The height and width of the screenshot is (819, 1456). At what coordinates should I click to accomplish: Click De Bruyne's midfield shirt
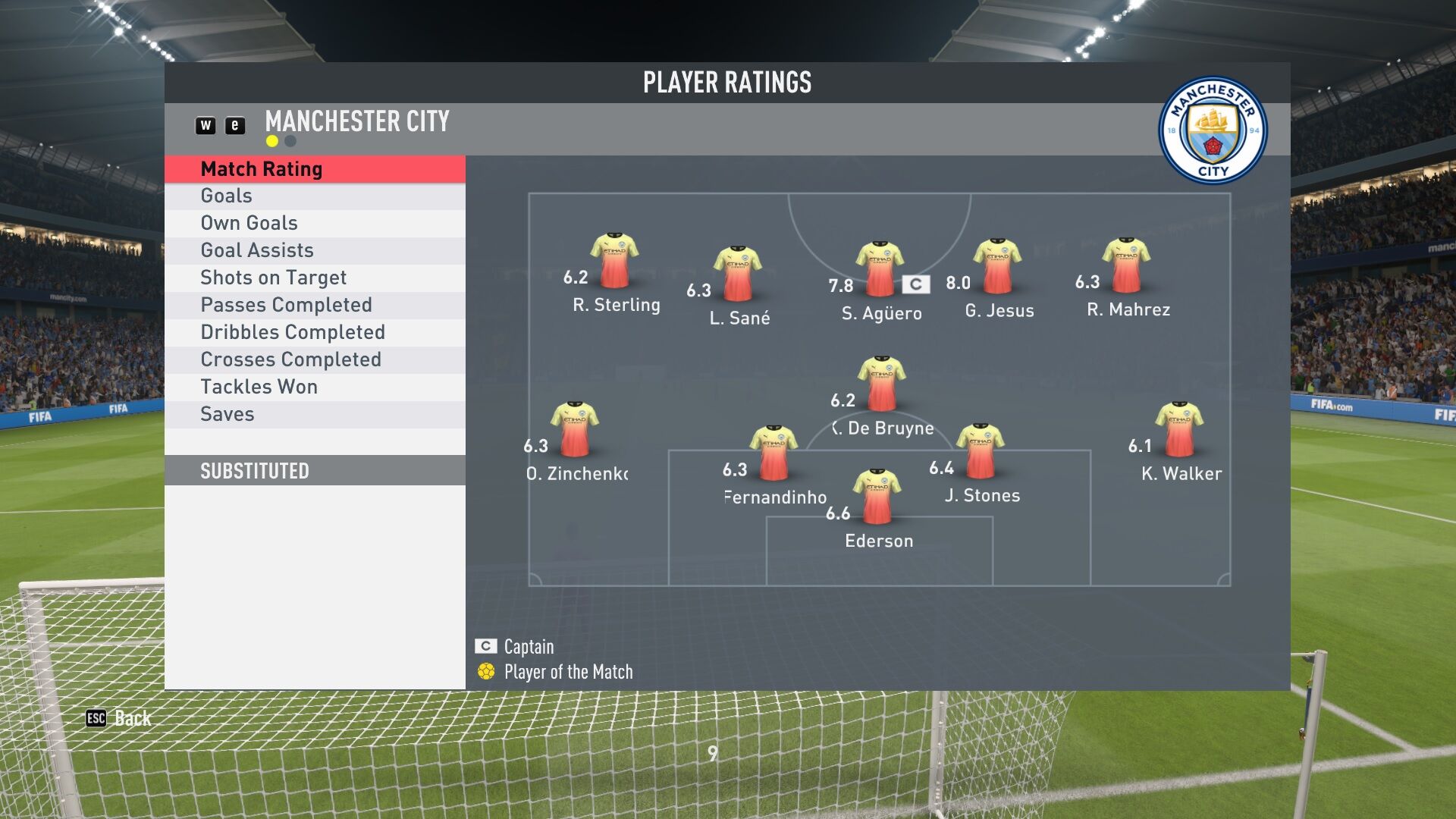(881, 384)
